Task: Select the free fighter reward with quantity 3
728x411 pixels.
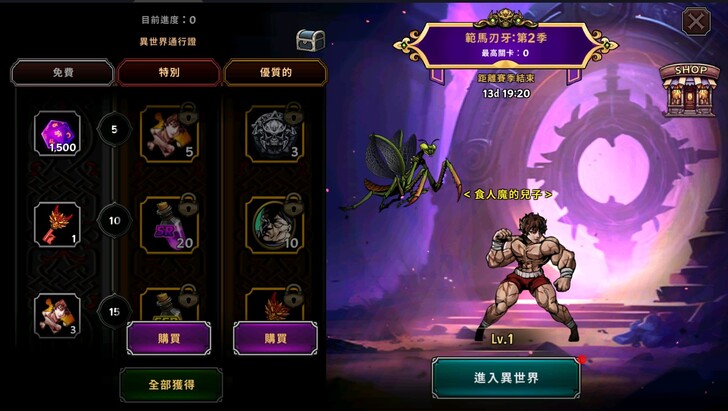Action: point(58,314)
